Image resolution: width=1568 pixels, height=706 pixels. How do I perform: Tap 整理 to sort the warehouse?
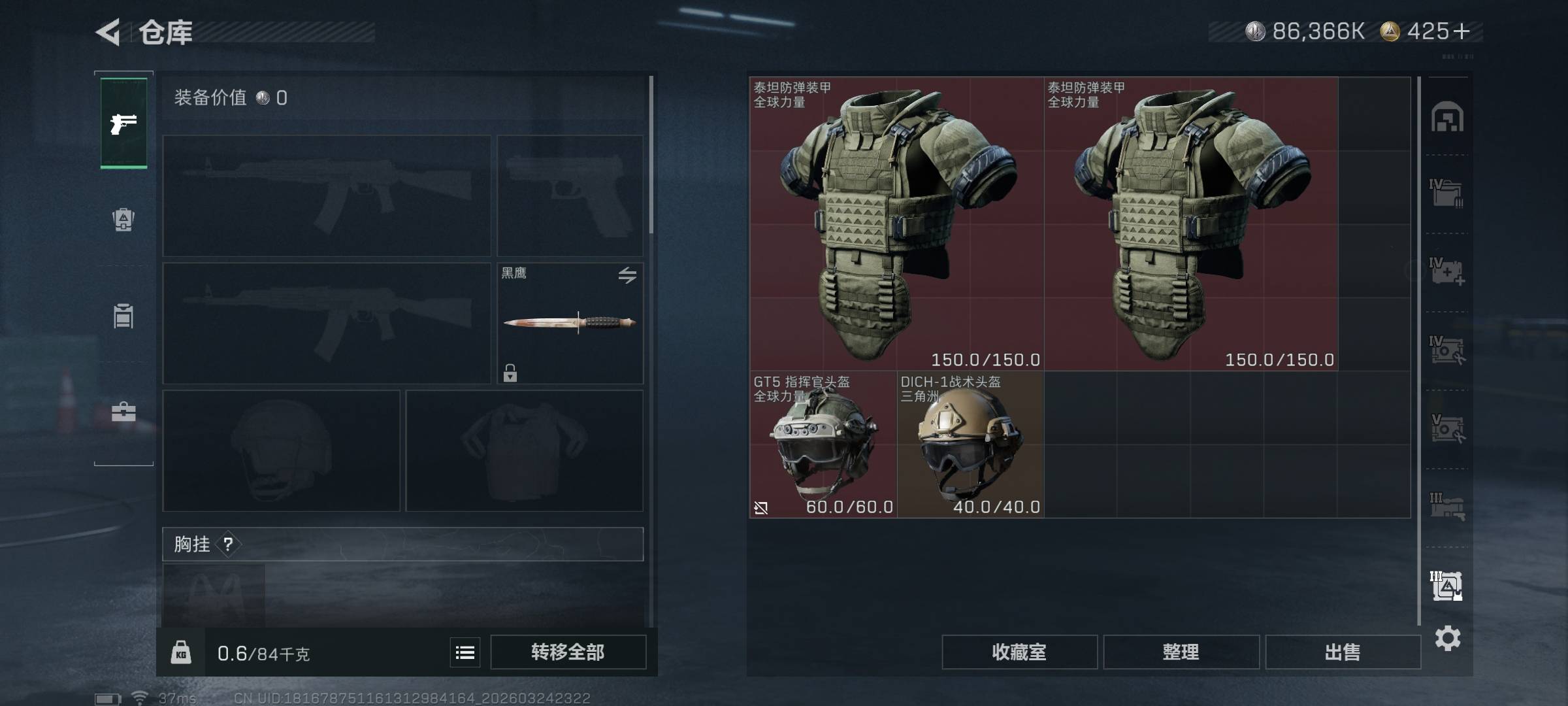(x=1181, y=652)
